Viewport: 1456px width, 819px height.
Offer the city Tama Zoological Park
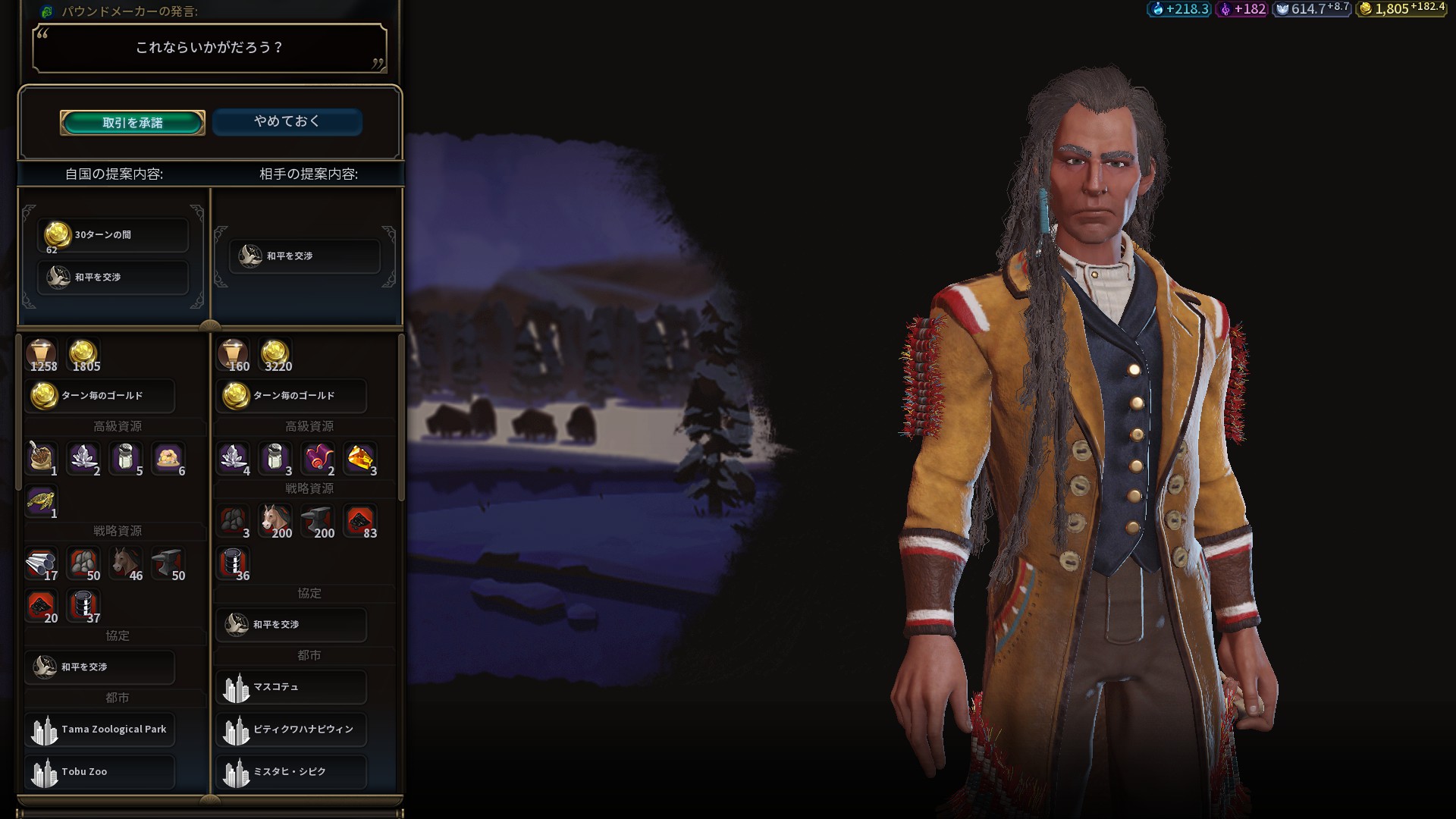pyautogui.click(x=100, y=730)
